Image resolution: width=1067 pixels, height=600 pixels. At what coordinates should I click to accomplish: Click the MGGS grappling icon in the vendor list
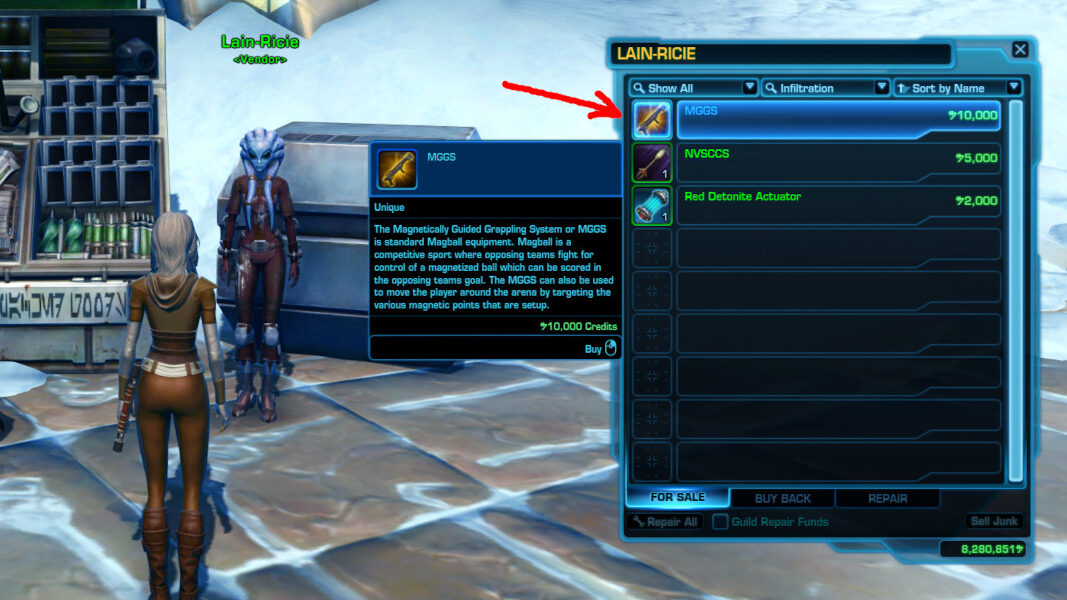tap(652, 120)
